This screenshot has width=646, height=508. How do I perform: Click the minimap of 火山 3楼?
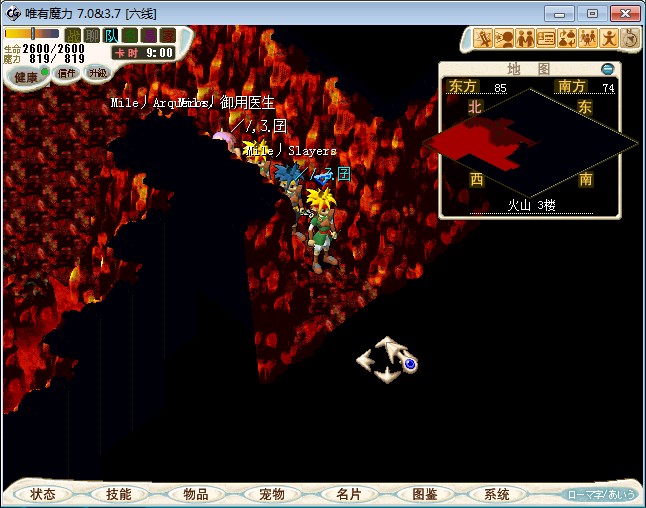[x=529, y=143]
